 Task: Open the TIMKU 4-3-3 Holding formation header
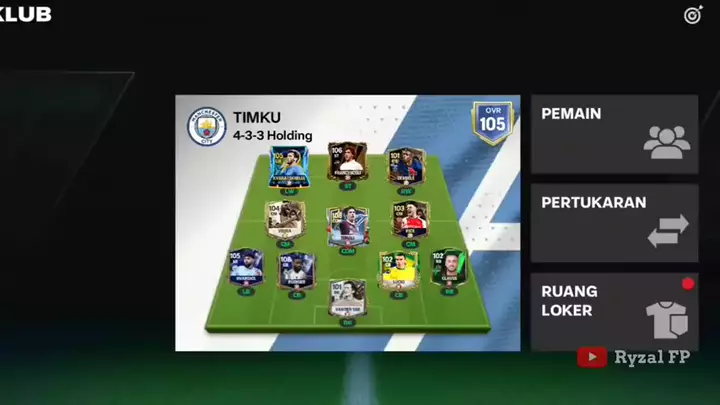(x=272, y=126)
